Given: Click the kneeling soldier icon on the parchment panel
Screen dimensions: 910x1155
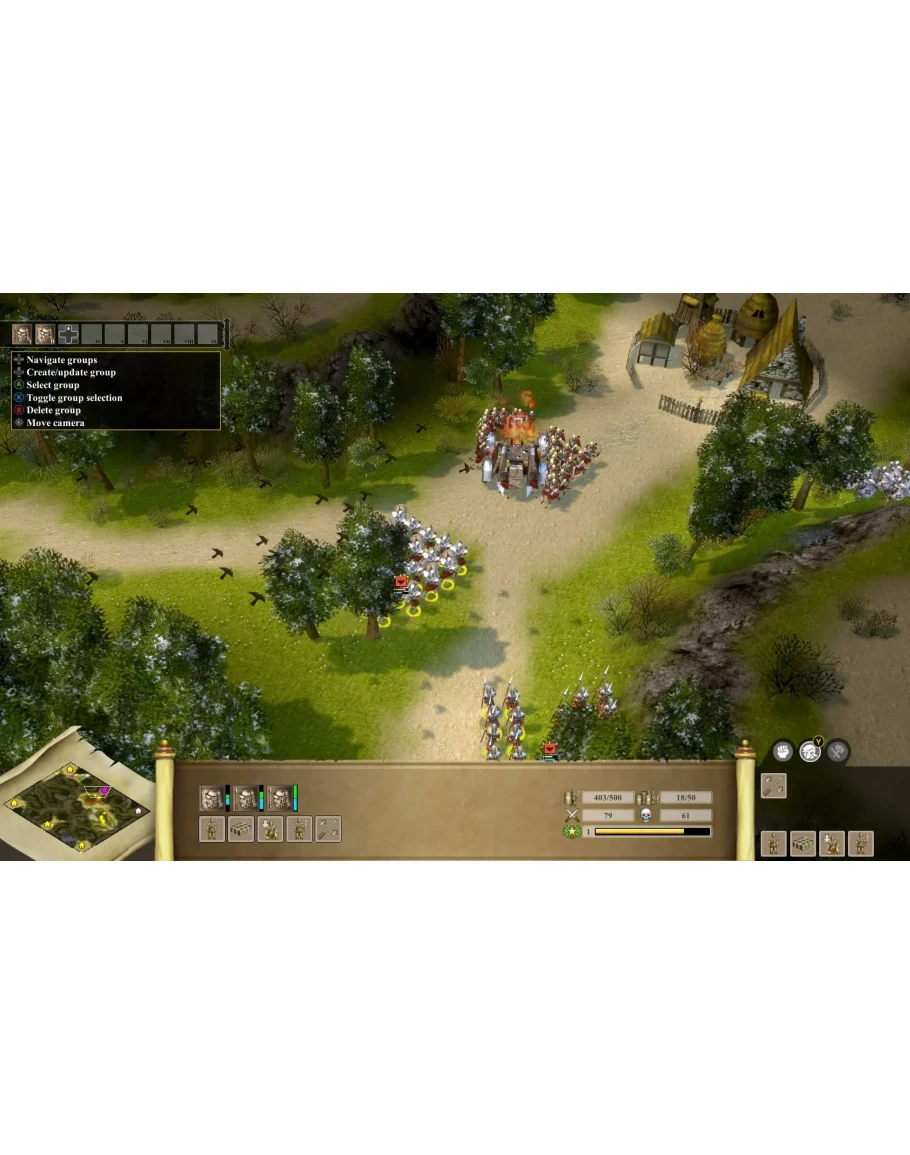Looking at the screenshot, I should (270, 829).
